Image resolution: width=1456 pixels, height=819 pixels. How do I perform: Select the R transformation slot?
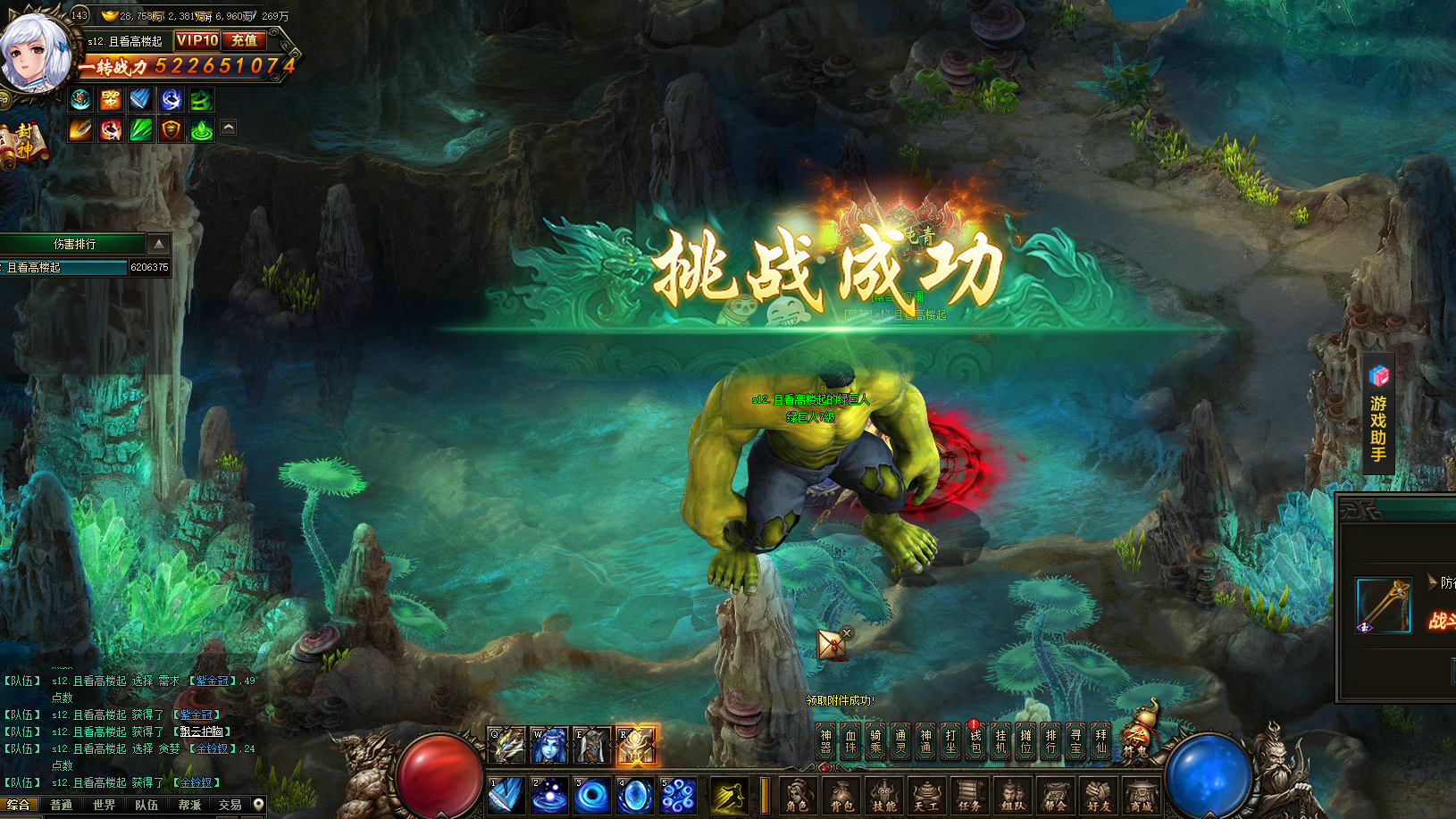[x=635, y=746]
